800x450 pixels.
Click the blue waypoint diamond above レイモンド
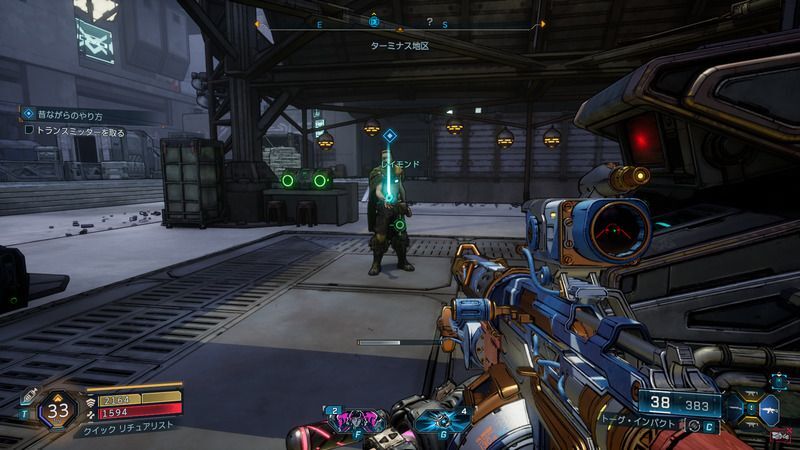[390, 136]
